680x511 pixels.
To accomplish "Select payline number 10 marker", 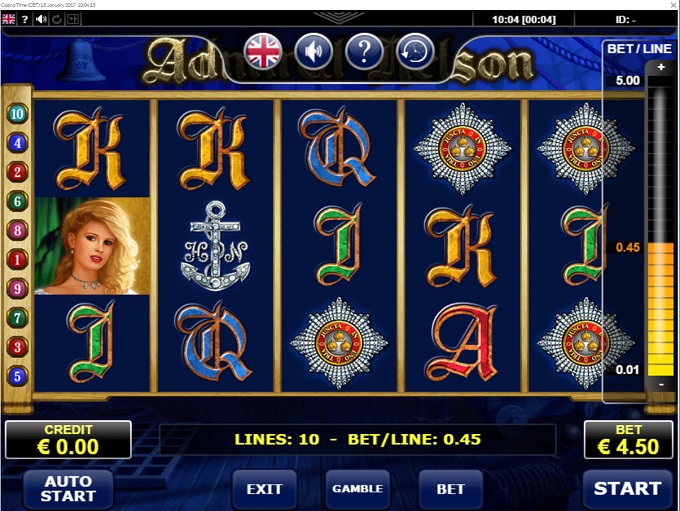I will (x=17, y=113).
